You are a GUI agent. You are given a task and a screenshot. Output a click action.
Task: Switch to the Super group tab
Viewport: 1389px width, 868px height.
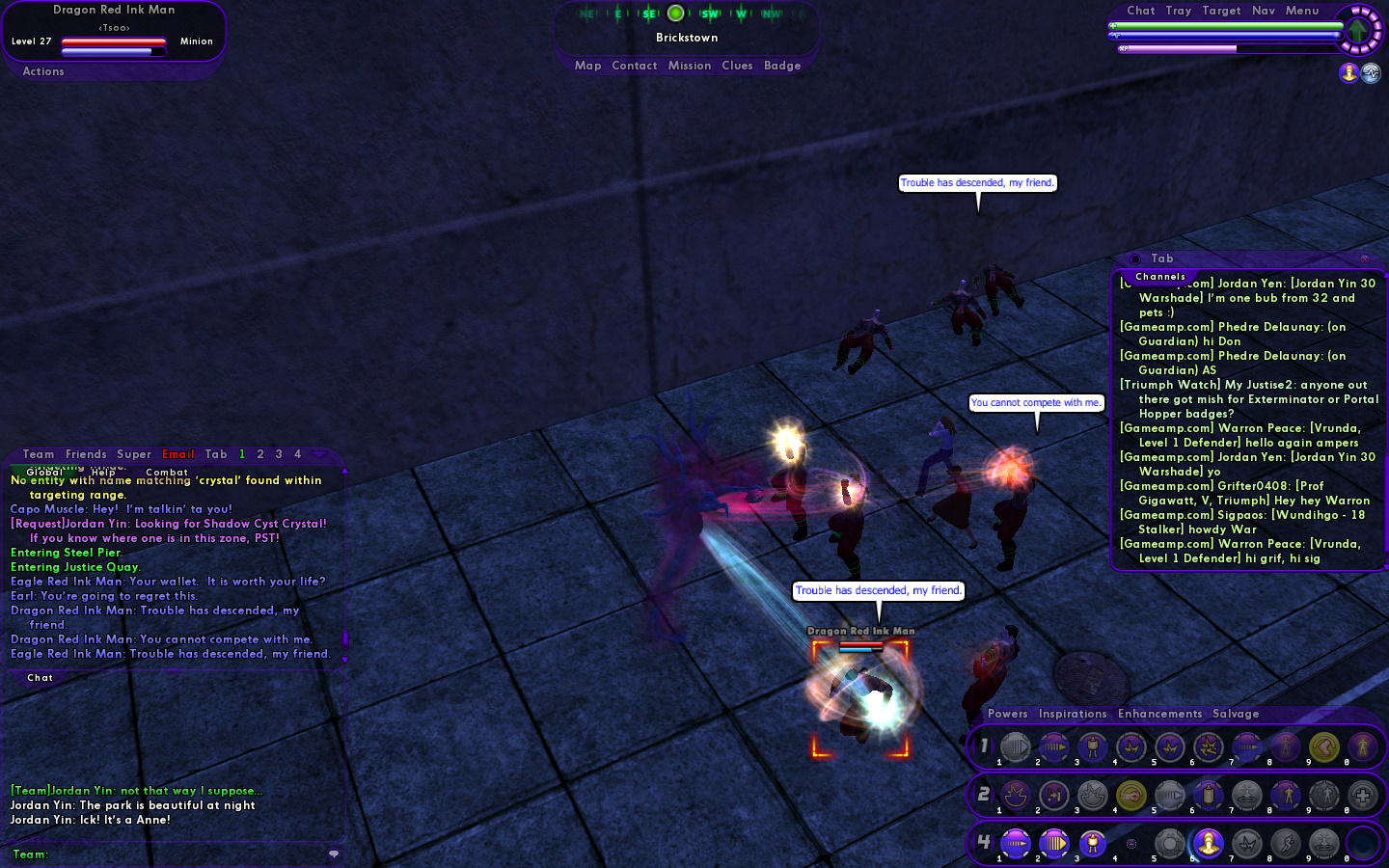tap(134, 454)
